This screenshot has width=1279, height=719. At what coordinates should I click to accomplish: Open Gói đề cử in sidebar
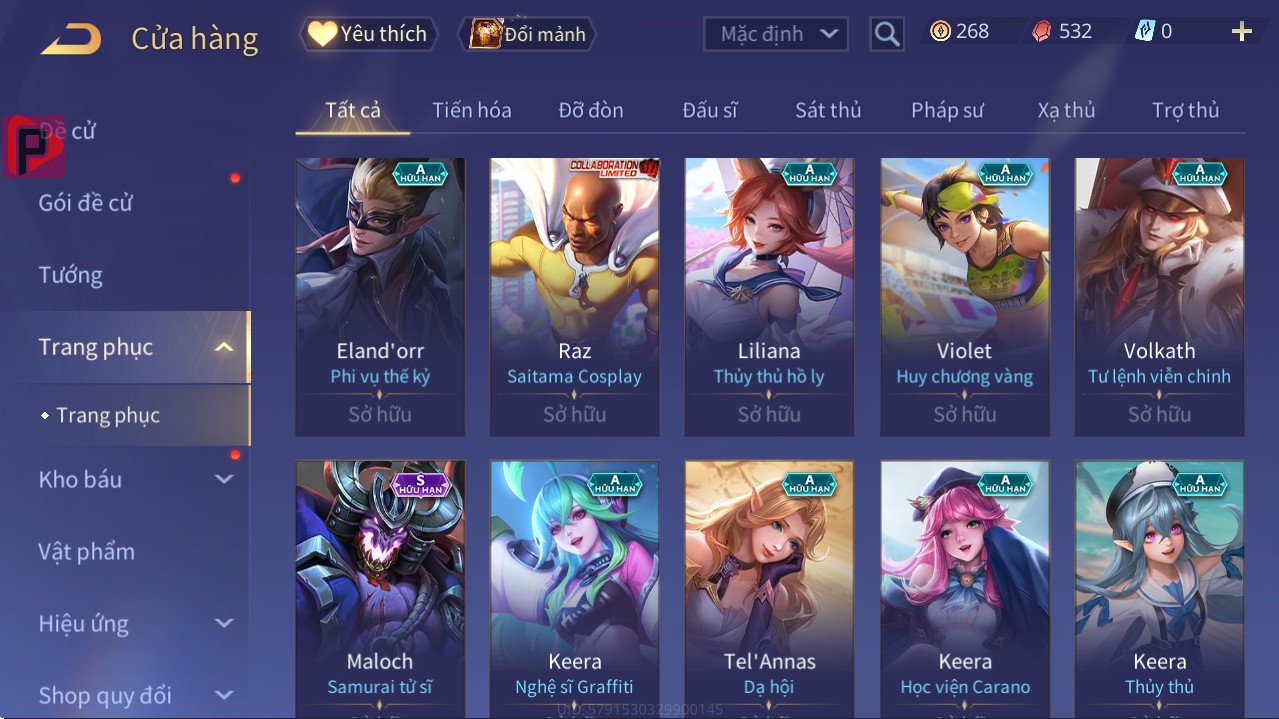86,203
